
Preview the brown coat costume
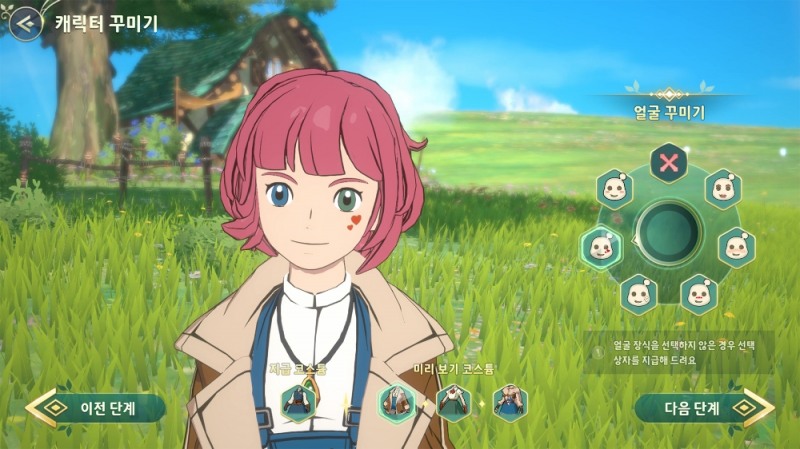(396, 402)
